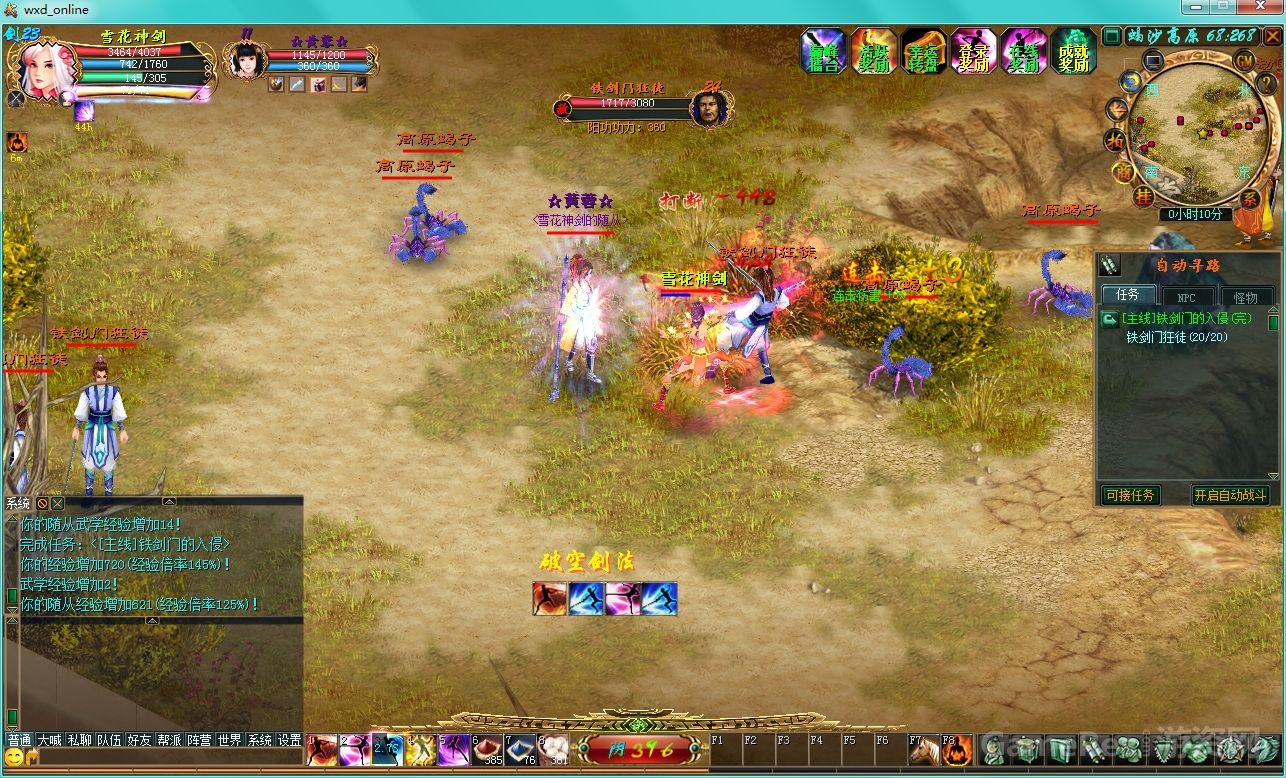Image resolution: width=1286 pixels, height=778 pixels.
Task: Select the 铁剑门的入侵 main quest entry
Action: click(1186, 318)
